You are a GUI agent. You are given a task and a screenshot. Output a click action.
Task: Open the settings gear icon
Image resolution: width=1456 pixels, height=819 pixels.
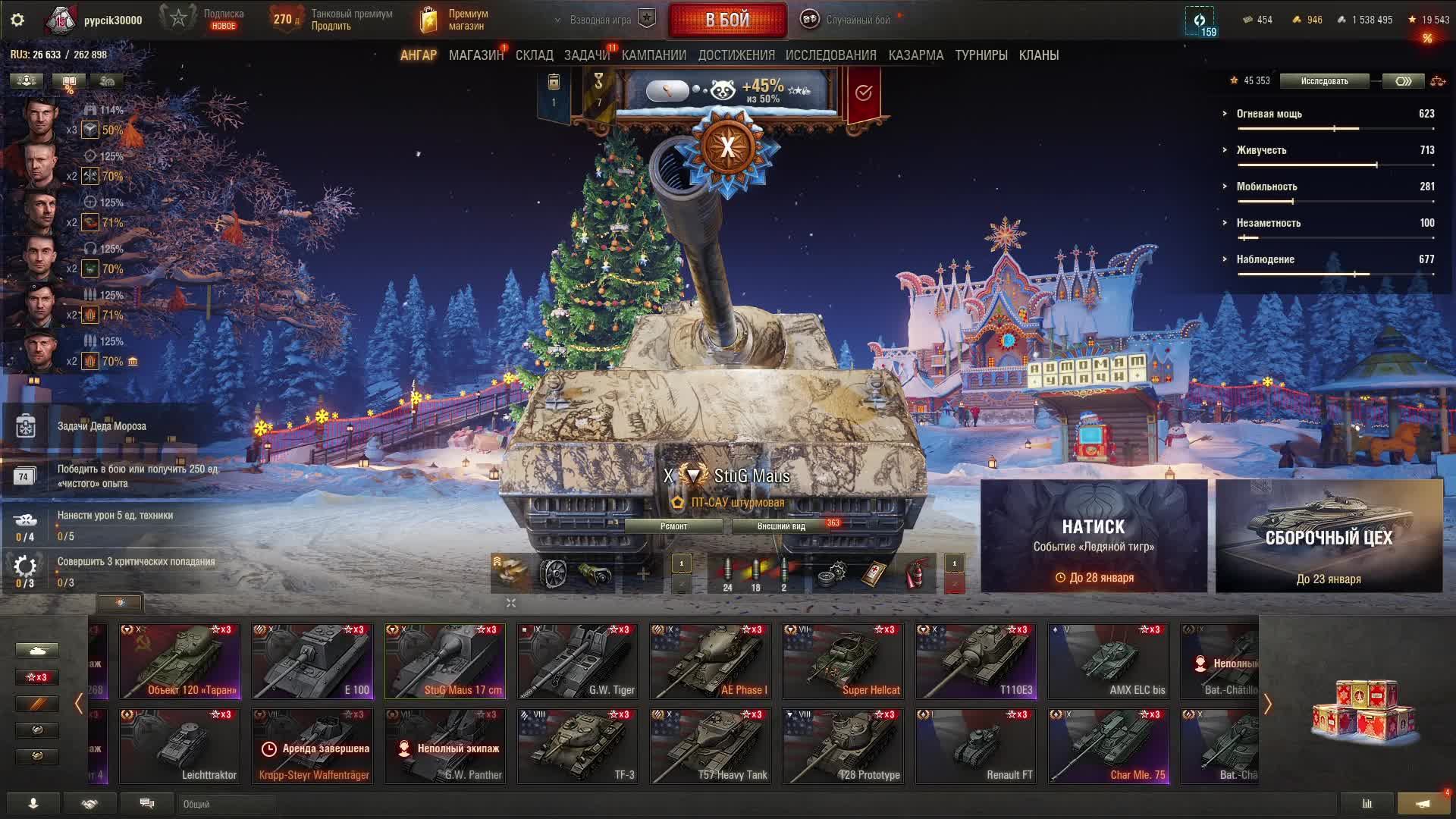point(17,20)
